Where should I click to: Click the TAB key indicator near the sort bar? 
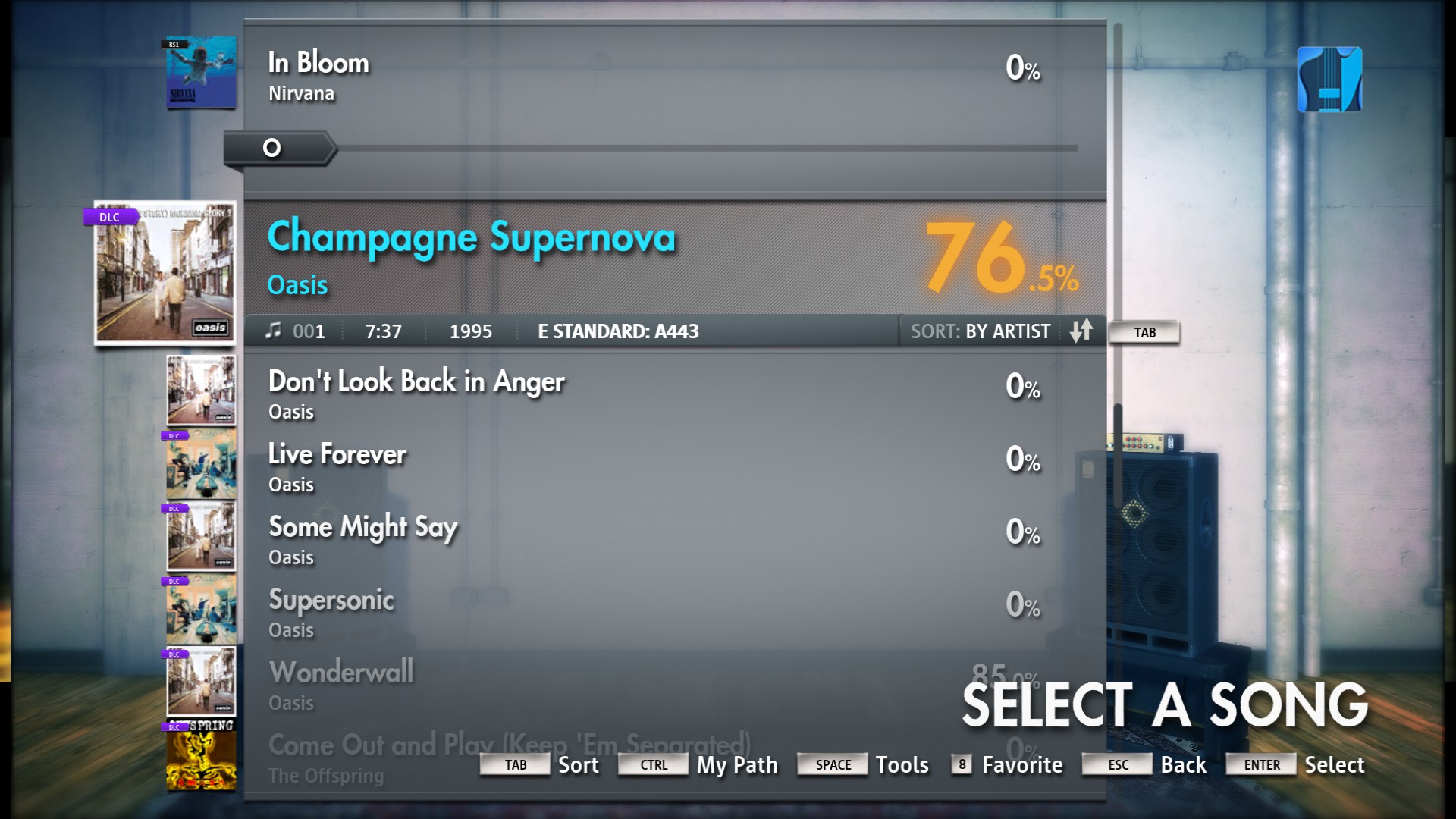point(1144,332)
